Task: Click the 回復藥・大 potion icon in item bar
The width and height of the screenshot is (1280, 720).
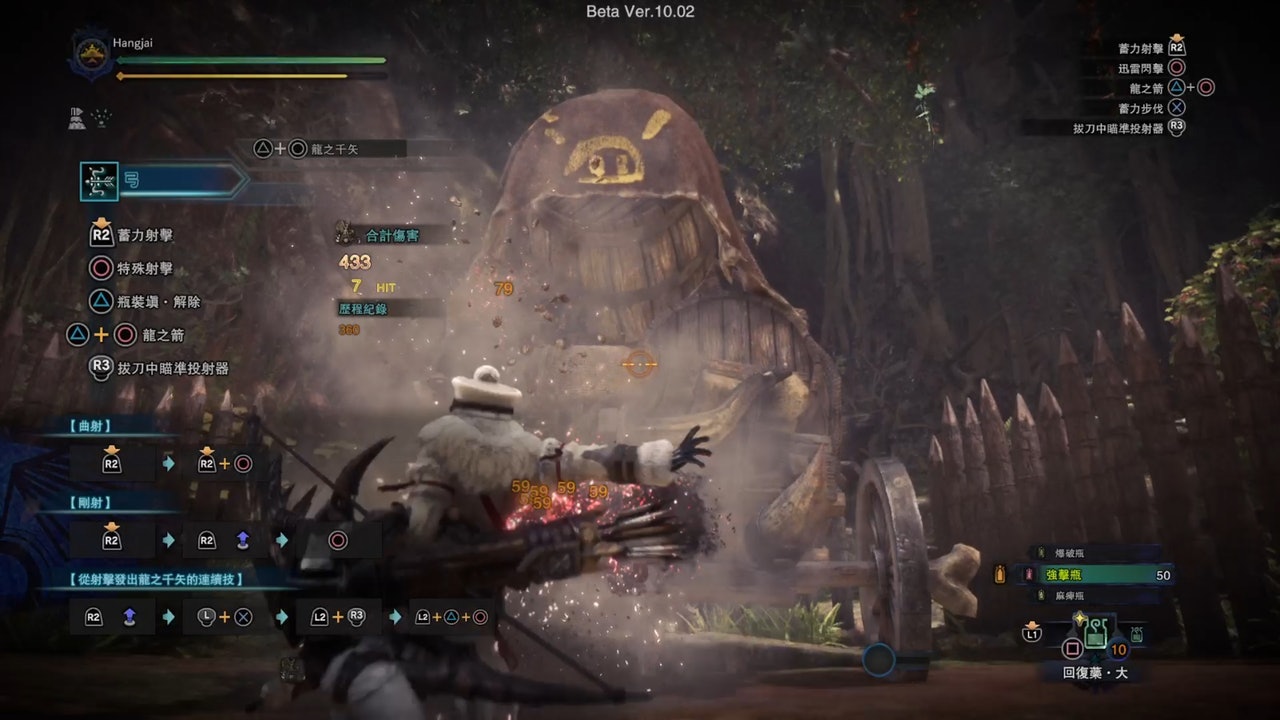Action: pos(1096,633)
